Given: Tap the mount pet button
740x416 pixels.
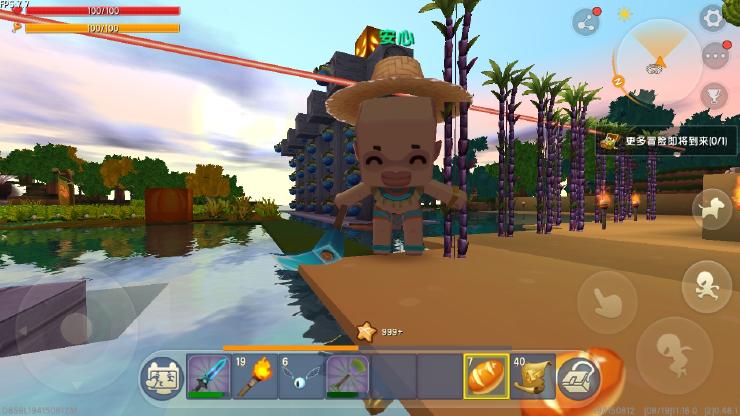Looking at the screenshot, I should click(x=711, y=209).
